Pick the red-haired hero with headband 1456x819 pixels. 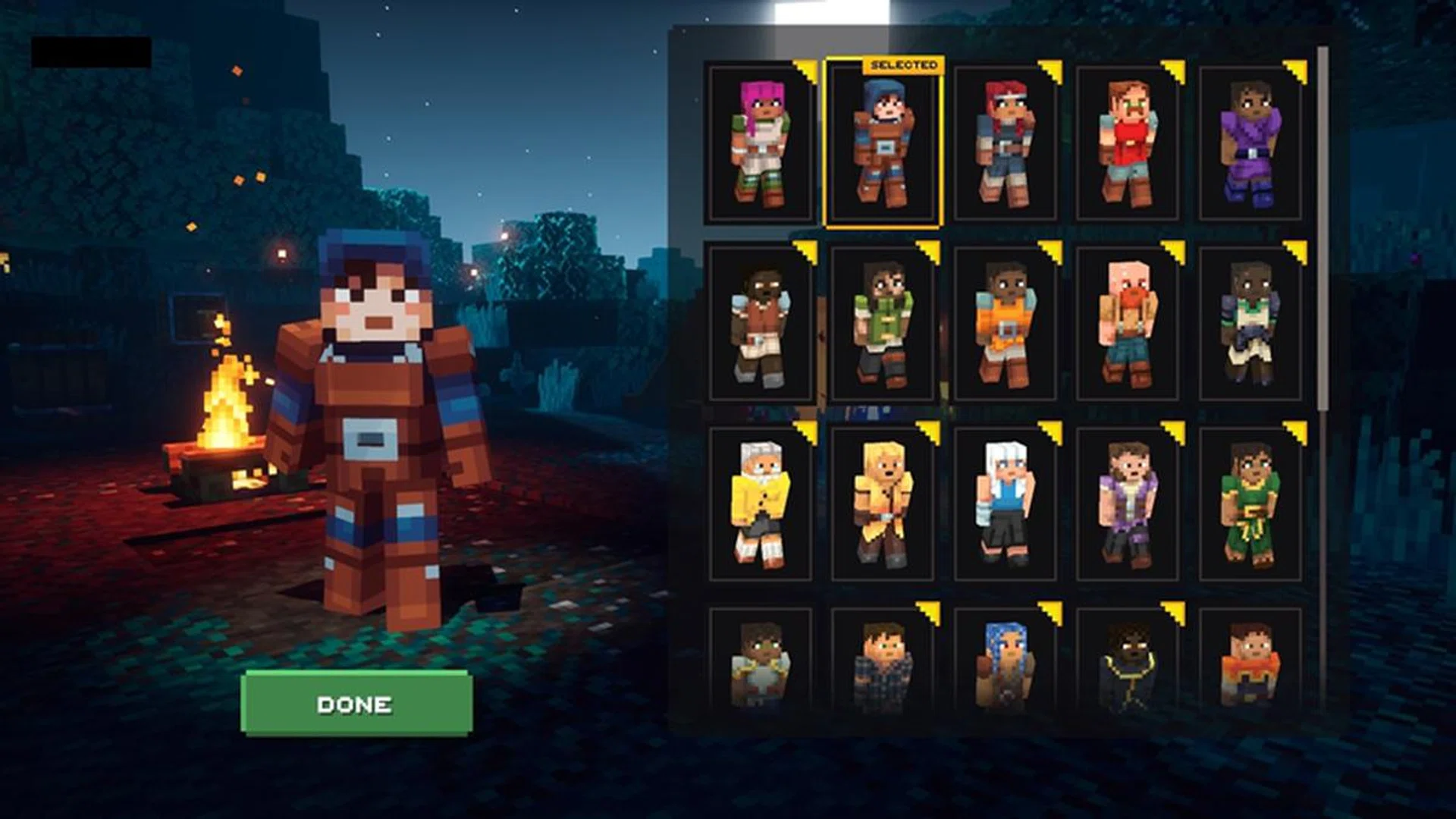click(1005, 144)
